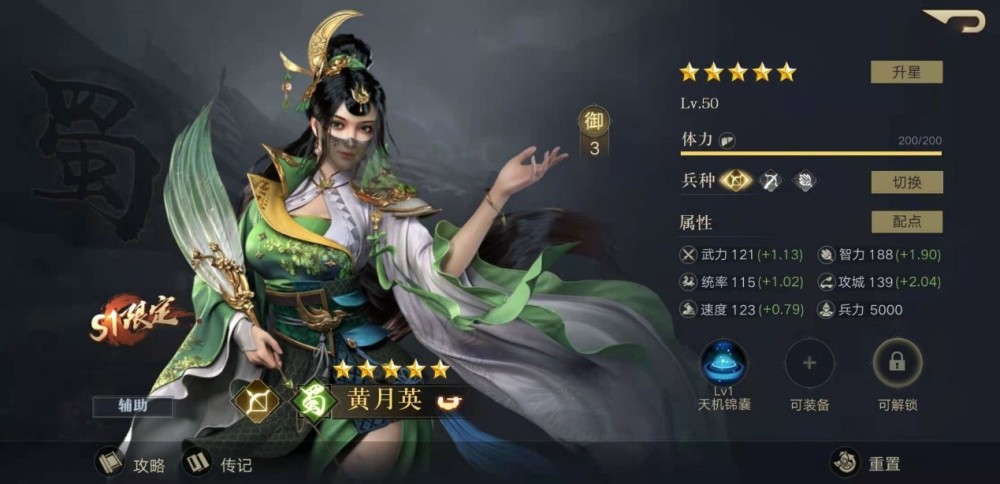Image resolution: width=1000 pixels, height=484 pixels.
Task: Go back using the return arrow
Action: [x=954, y=21]
